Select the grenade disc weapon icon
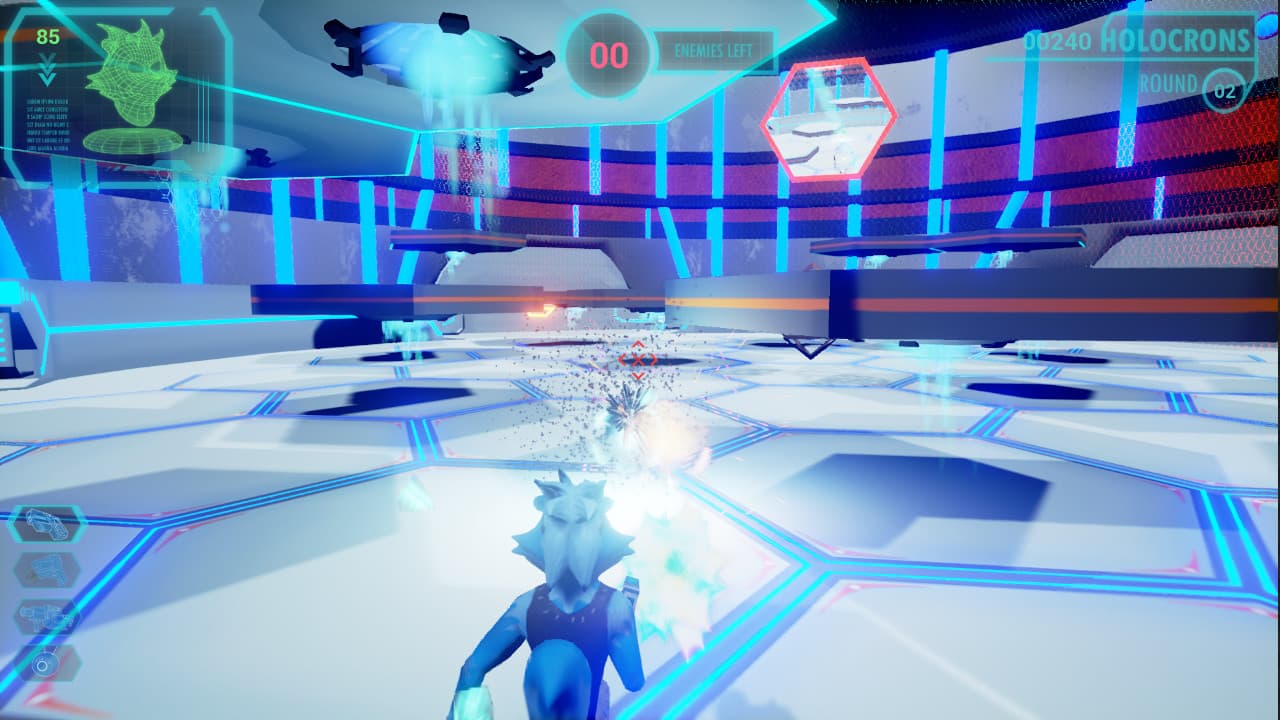This screenshot has width=1280, height=720. (x=46, y=662)
